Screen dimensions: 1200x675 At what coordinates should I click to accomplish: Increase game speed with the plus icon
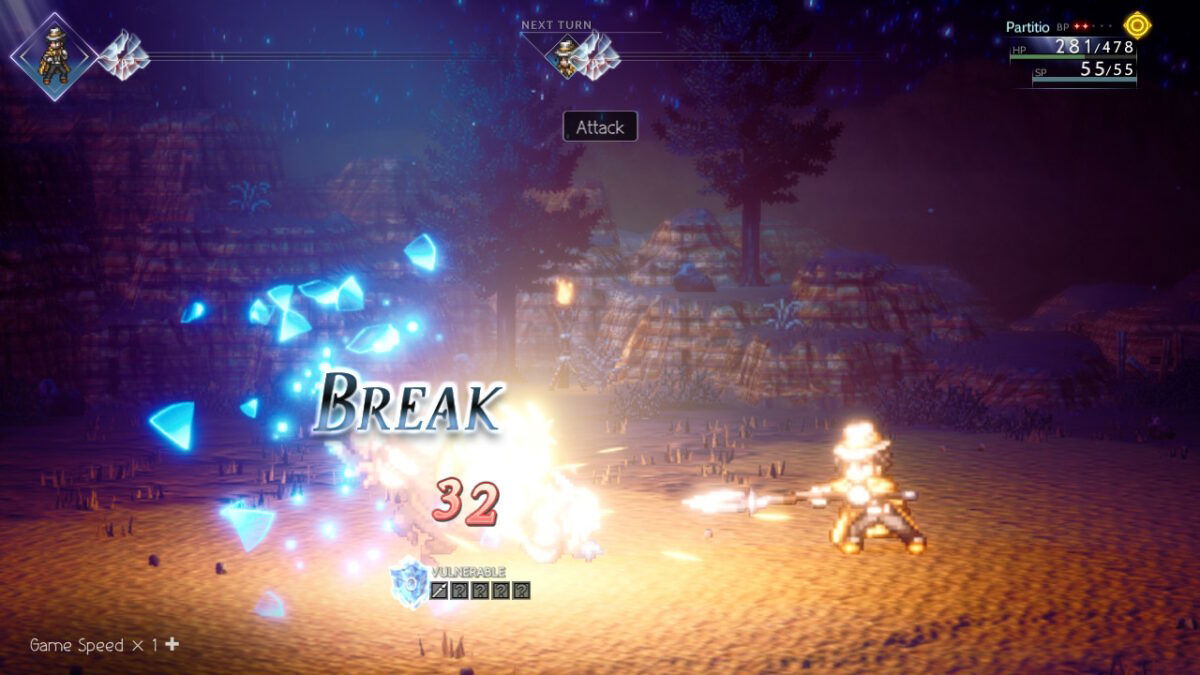[172, 645]
